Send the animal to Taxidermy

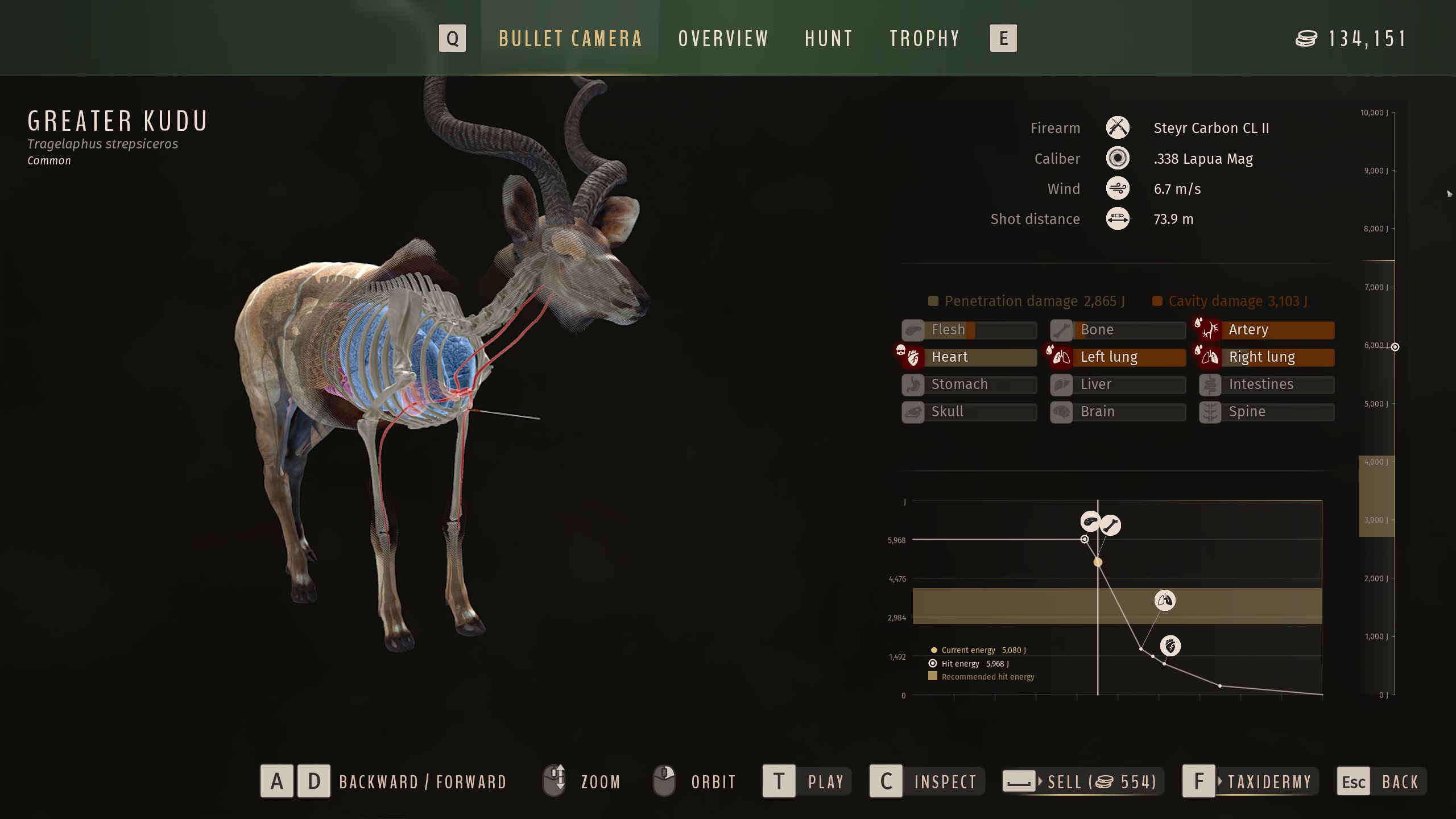pyautogui.click(x=1250, y=781)
